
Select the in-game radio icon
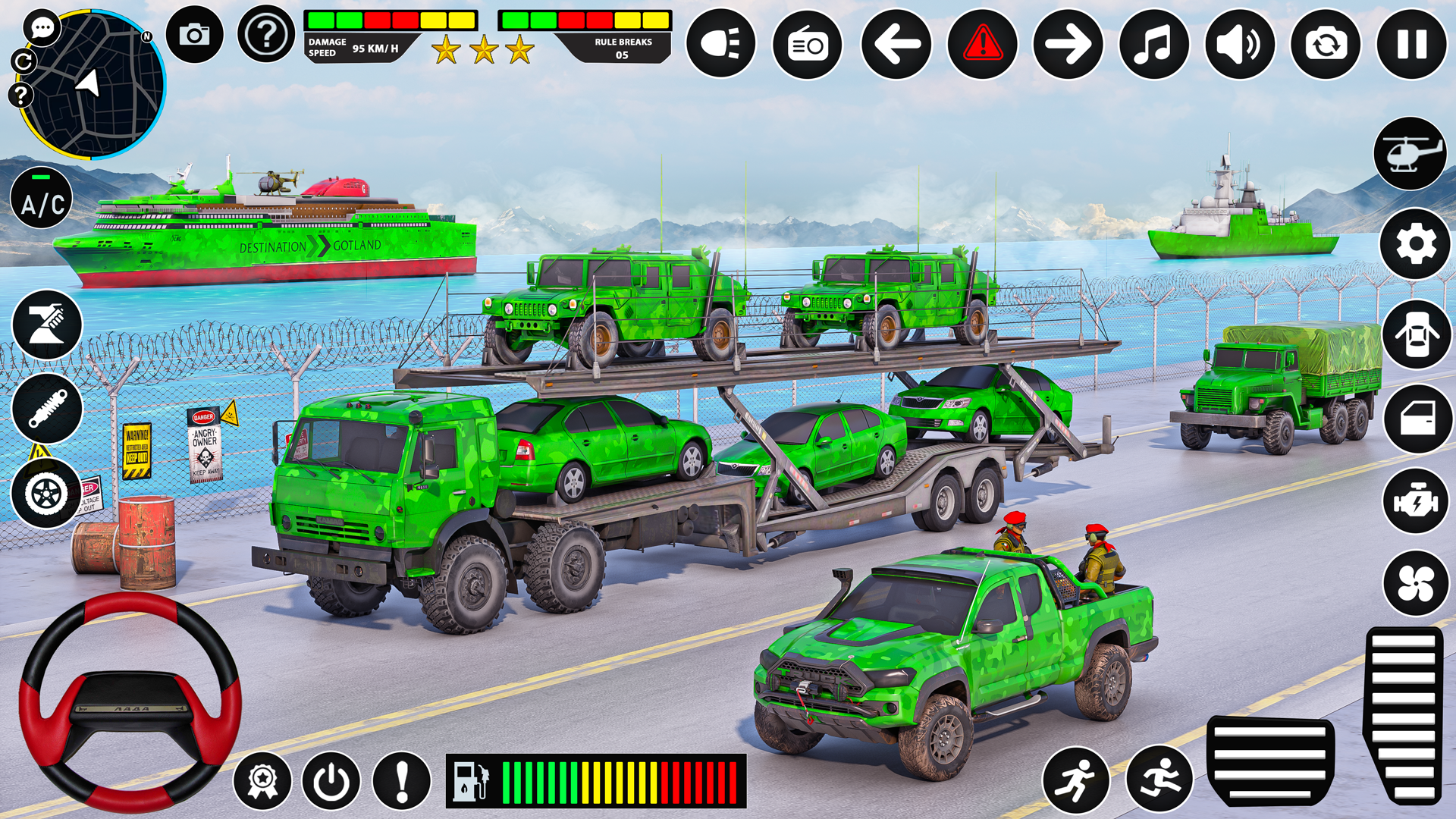[806, 43]
